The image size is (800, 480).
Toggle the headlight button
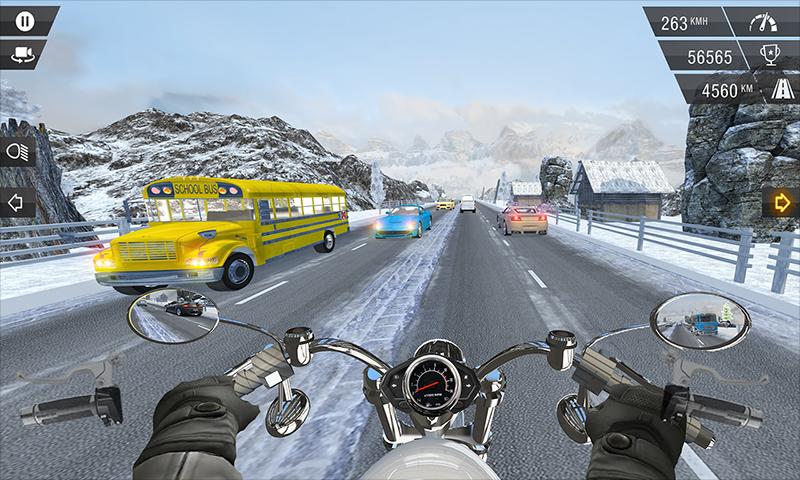[x=16, y=151]
